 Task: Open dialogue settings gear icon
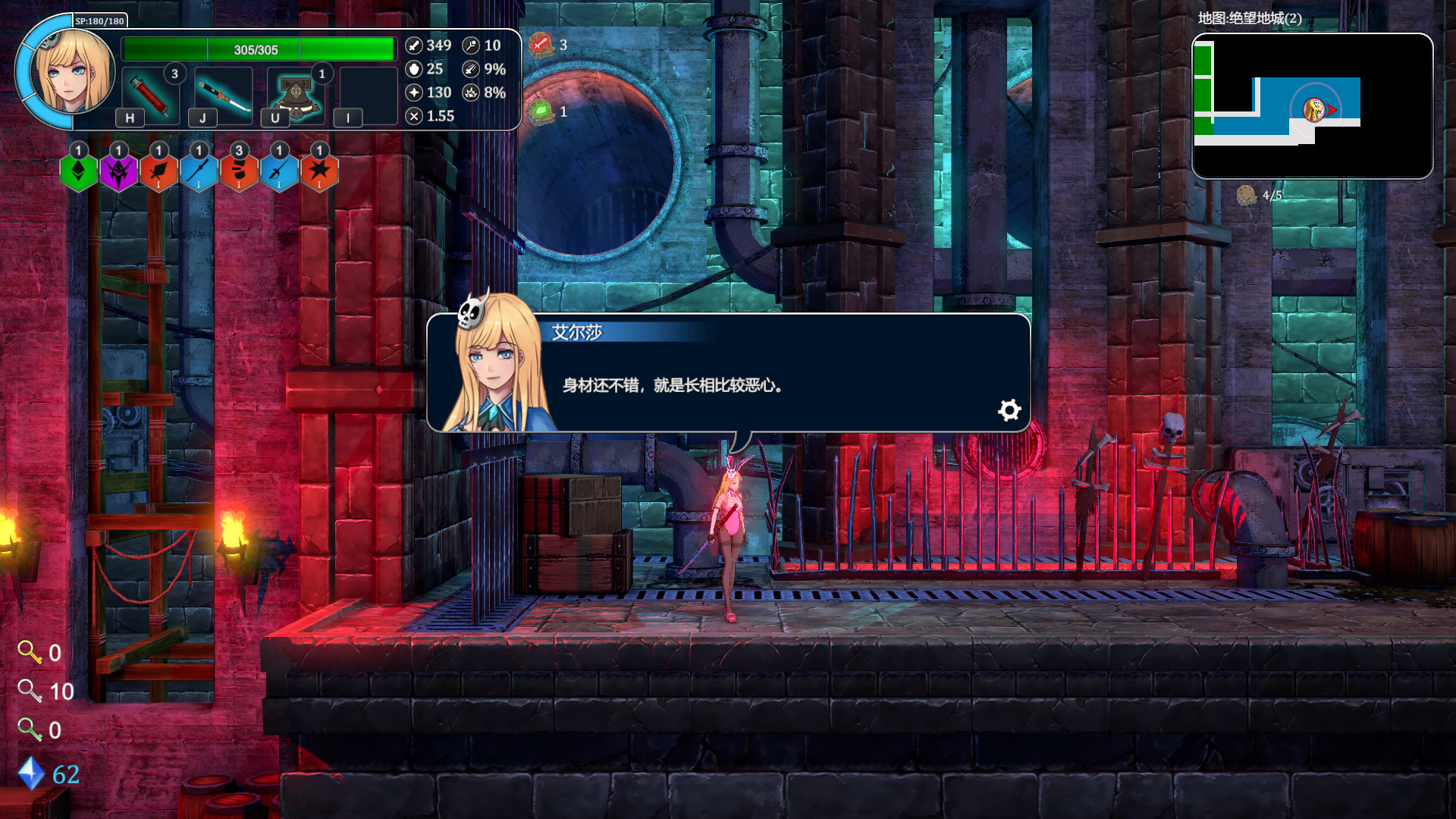tap(1009, 410)
